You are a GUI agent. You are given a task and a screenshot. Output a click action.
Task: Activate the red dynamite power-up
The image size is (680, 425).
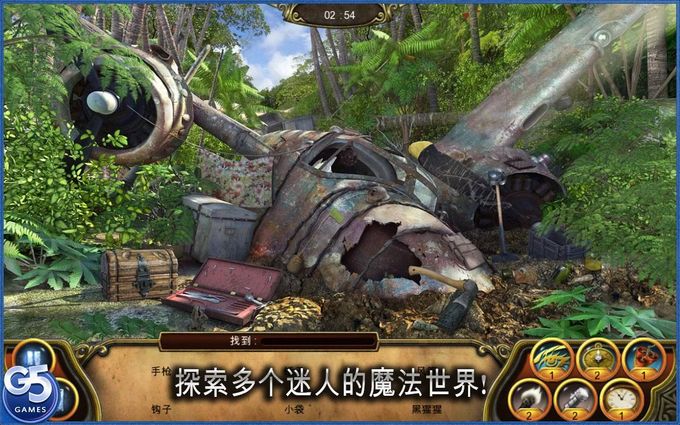coord(642,358)
